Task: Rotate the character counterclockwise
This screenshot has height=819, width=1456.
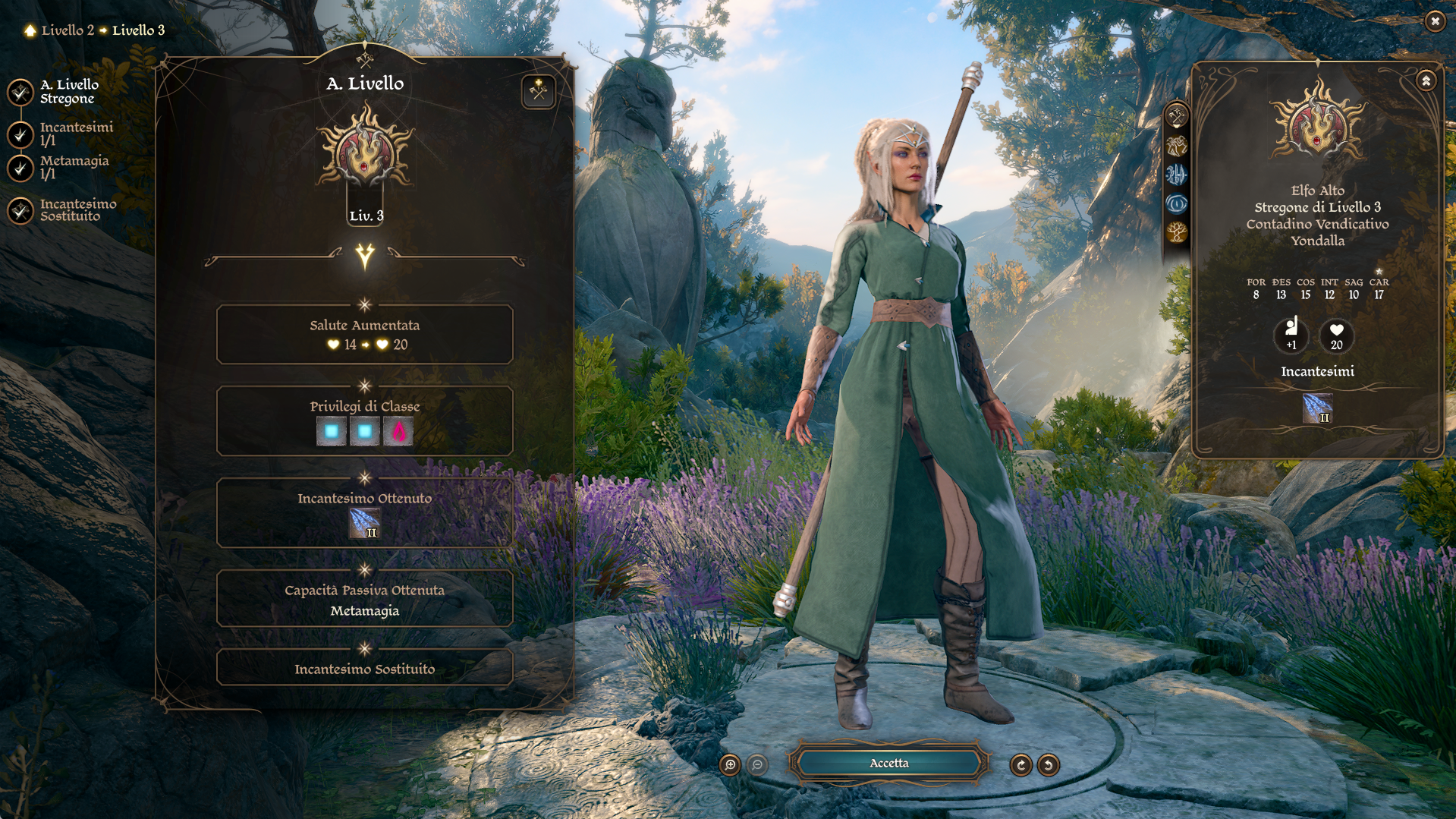Action: (1049, 764)
